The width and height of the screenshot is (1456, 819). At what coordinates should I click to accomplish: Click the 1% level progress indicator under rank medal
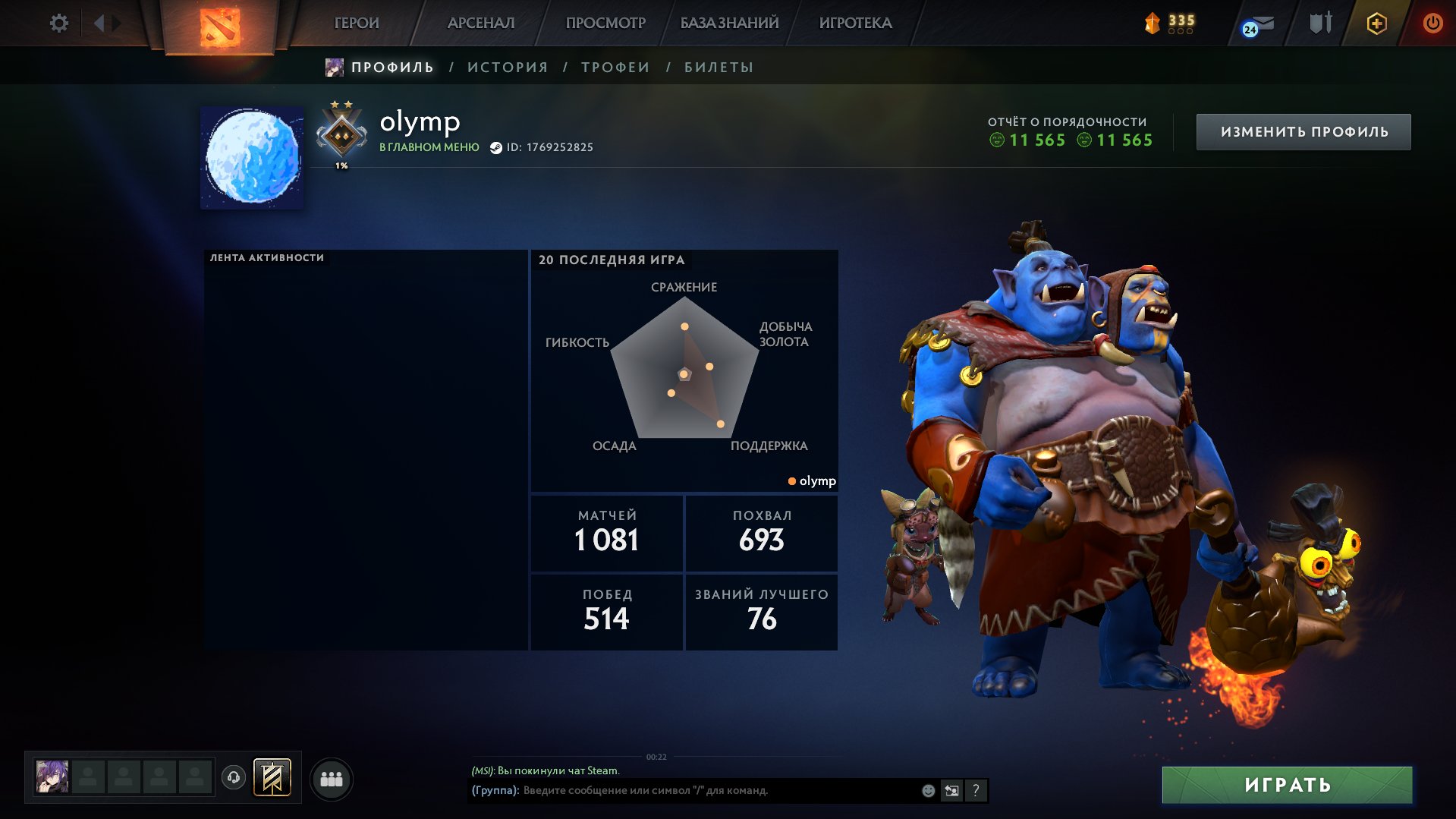point(341,164)
